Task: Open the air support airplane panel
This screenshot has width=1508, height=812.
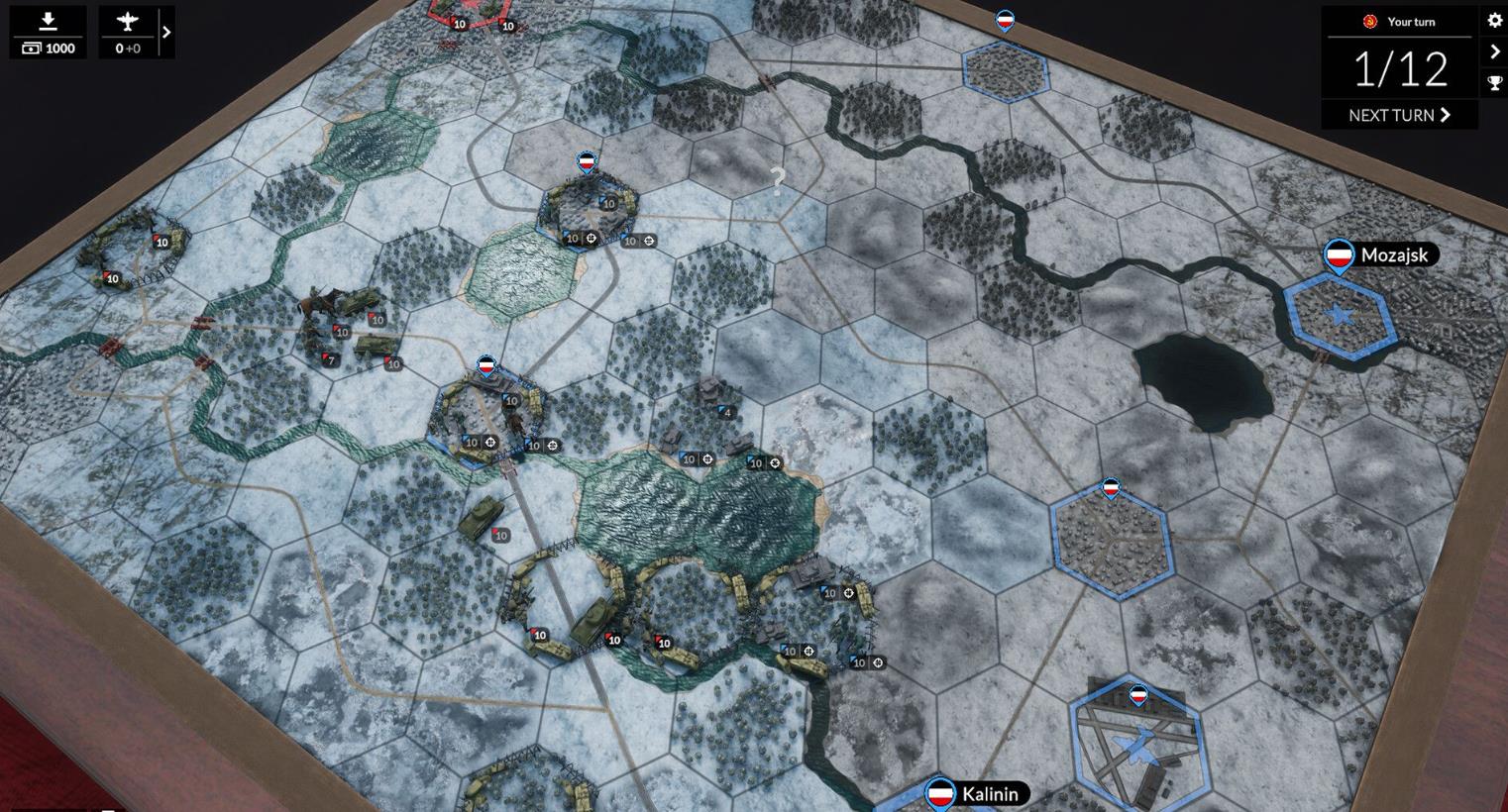Action: point(128,33)
